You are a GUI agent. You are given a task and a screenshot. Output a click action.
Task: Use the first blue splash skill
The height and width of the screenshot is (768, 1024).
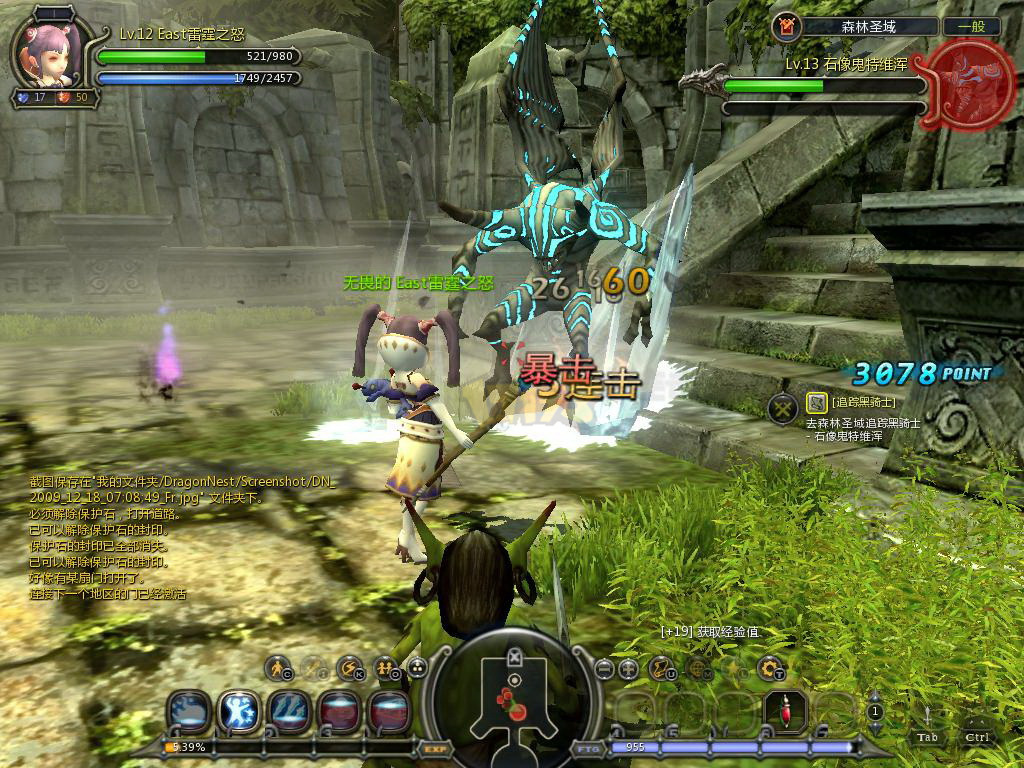pos(188,711)
